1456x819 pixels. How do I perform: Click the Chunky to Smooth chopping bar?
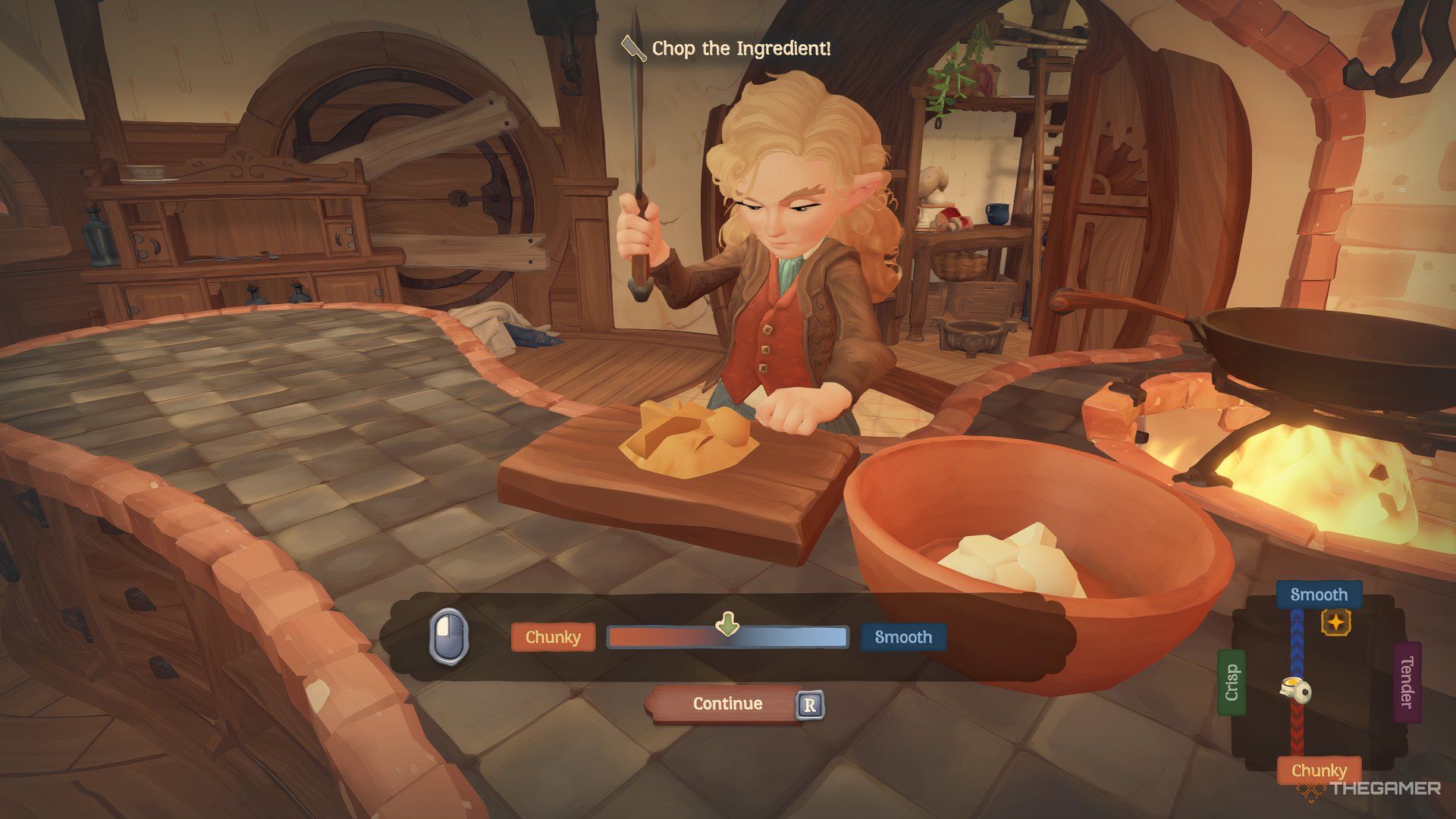point(726,638)
